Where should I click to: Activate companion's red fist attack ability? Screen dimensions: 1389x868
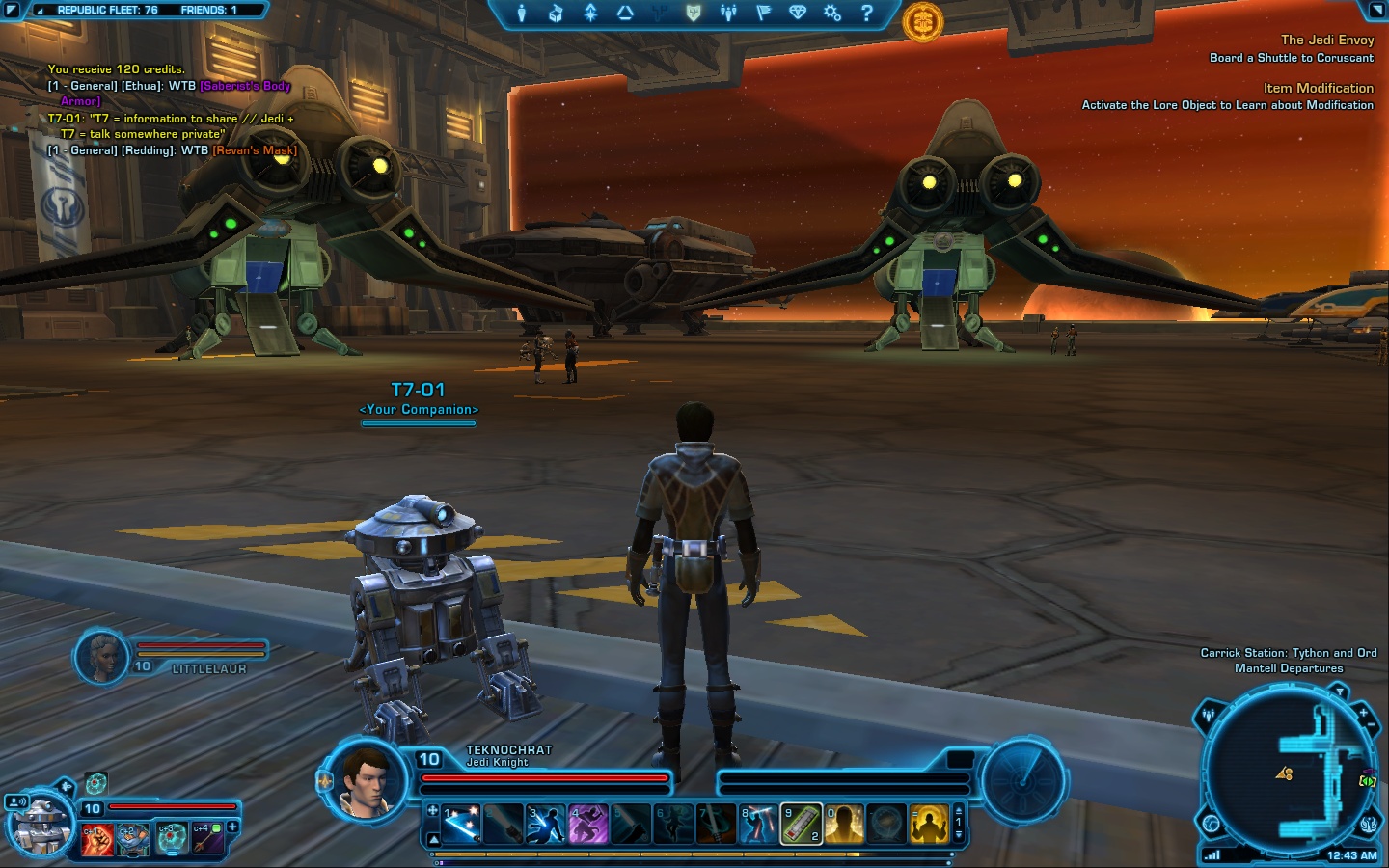tap(97, 839)
